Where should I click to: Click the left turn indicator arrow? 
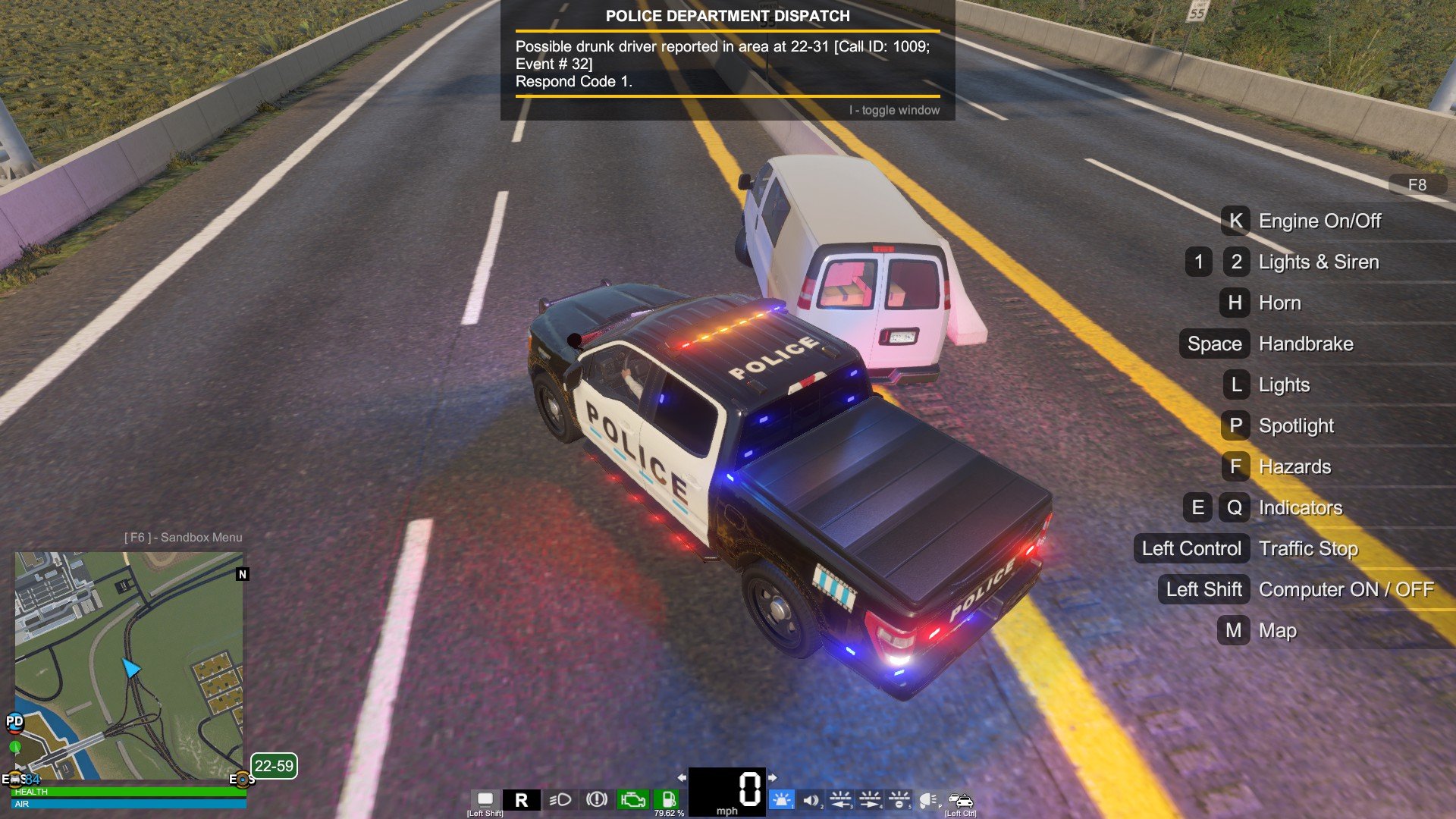pyautogui.click(x=682, y=777)
